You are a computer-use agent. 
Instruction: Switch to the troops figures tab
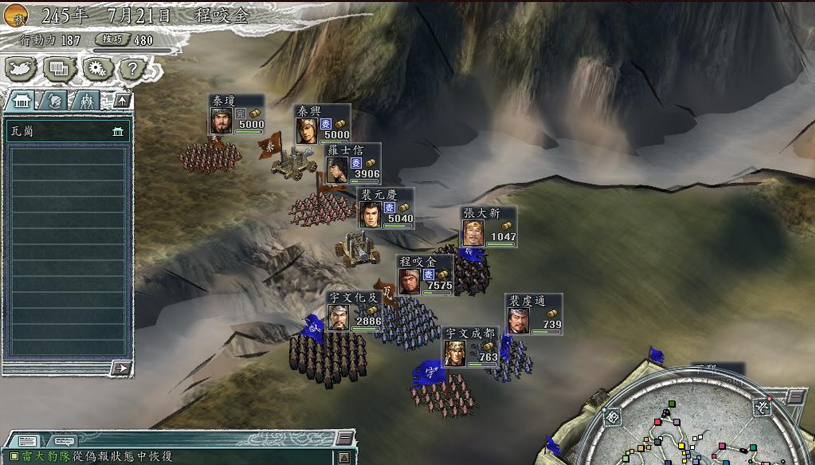pyautogui.click(x=87, y=101)
